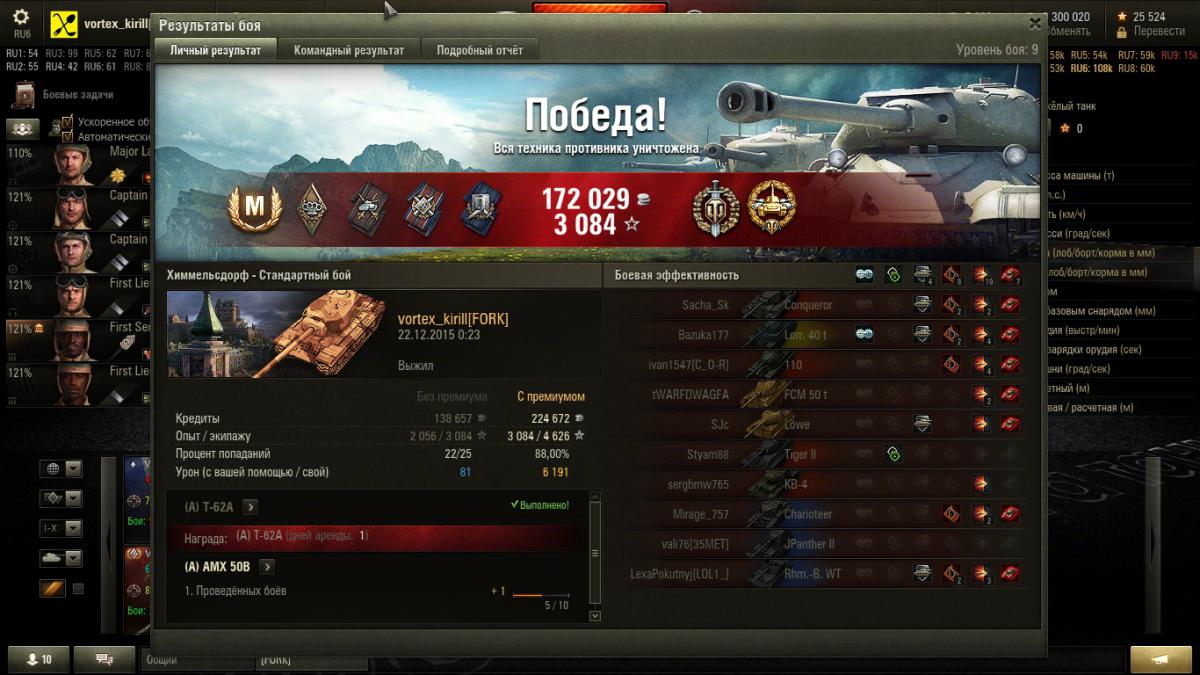This screenshot has width=1200, height=675.
Task: Click the megaphone notifications button
Action: pyautogui.click(x=1160, y=660)
